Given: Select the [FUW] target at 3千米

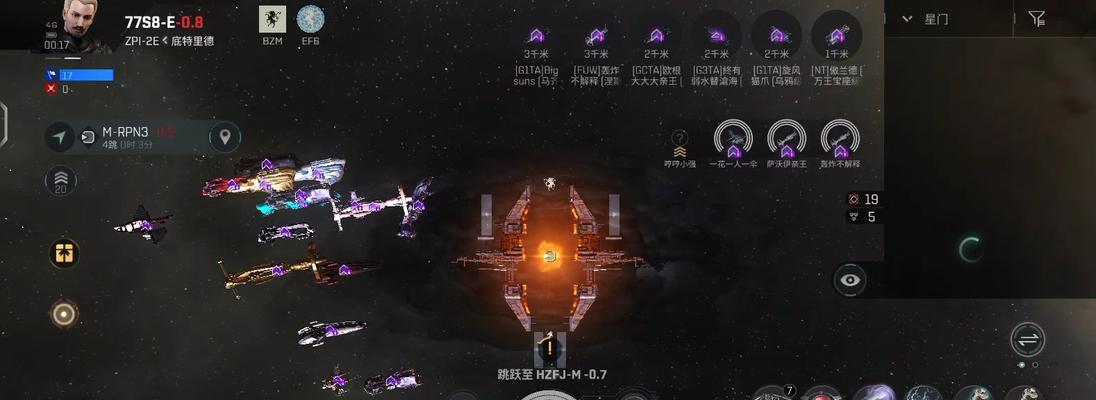Looking at the screenshot, I should [x=597, y=36].
